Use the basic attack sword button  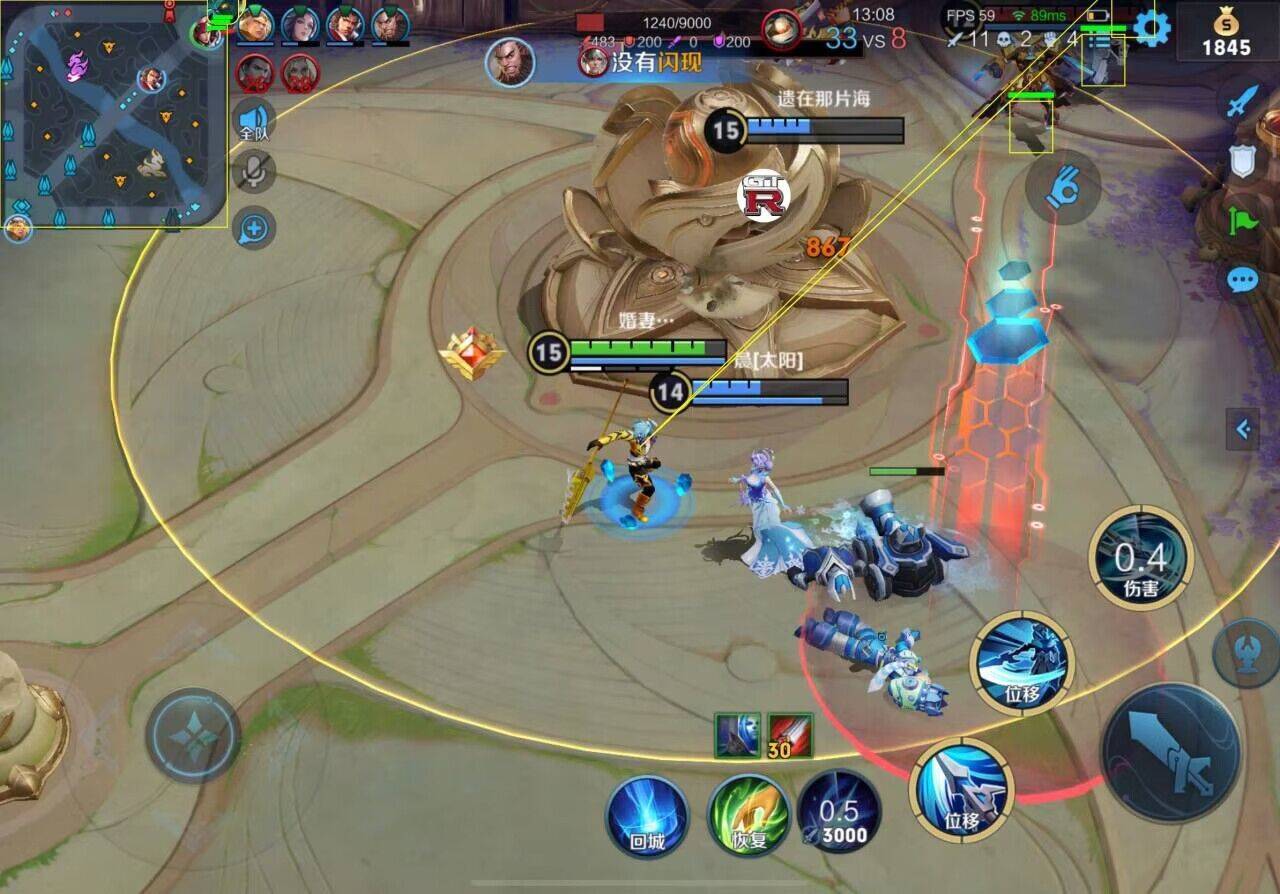tap(1170, 752)
